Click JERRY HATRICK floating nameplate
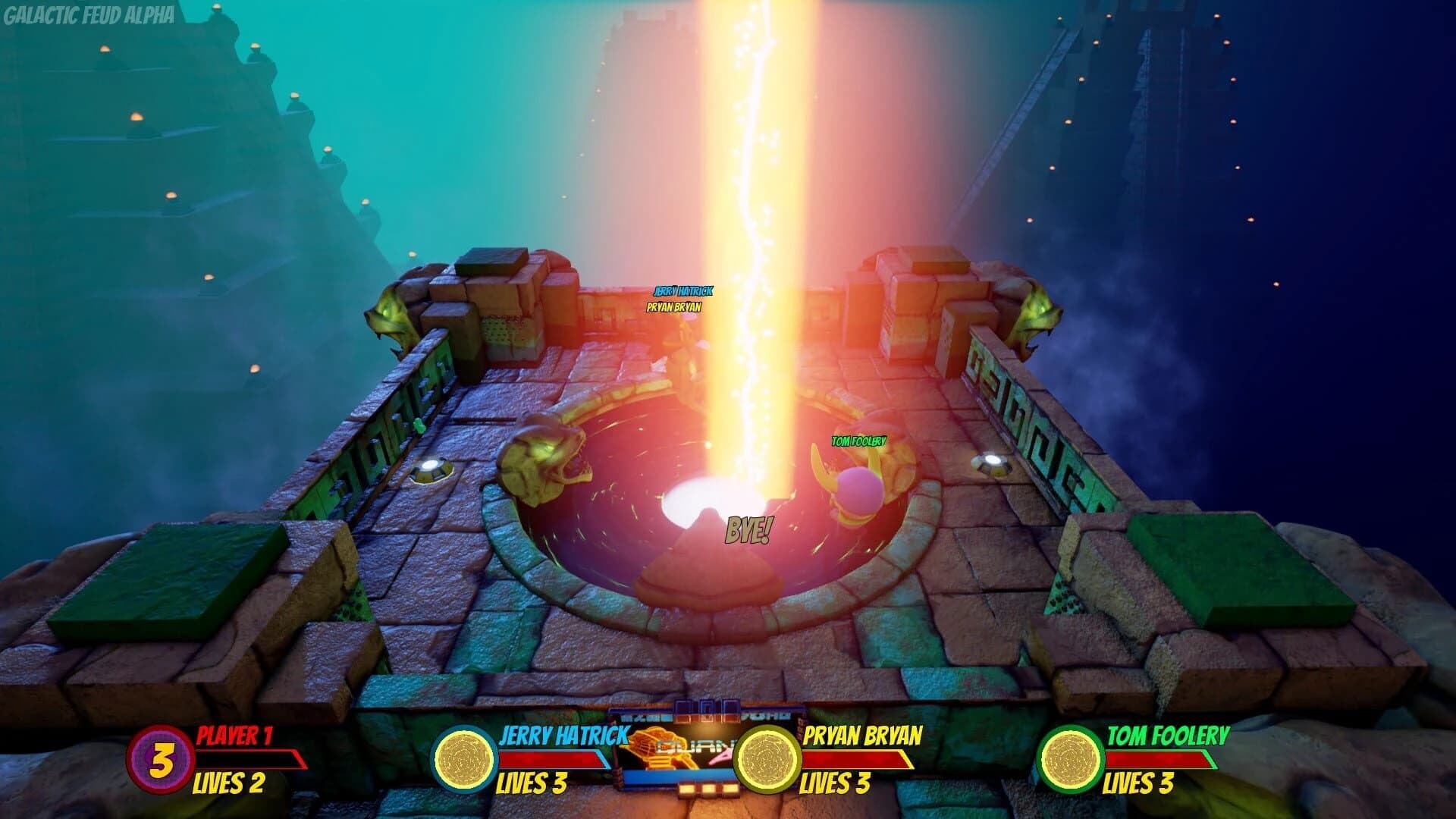 point(682,289)
